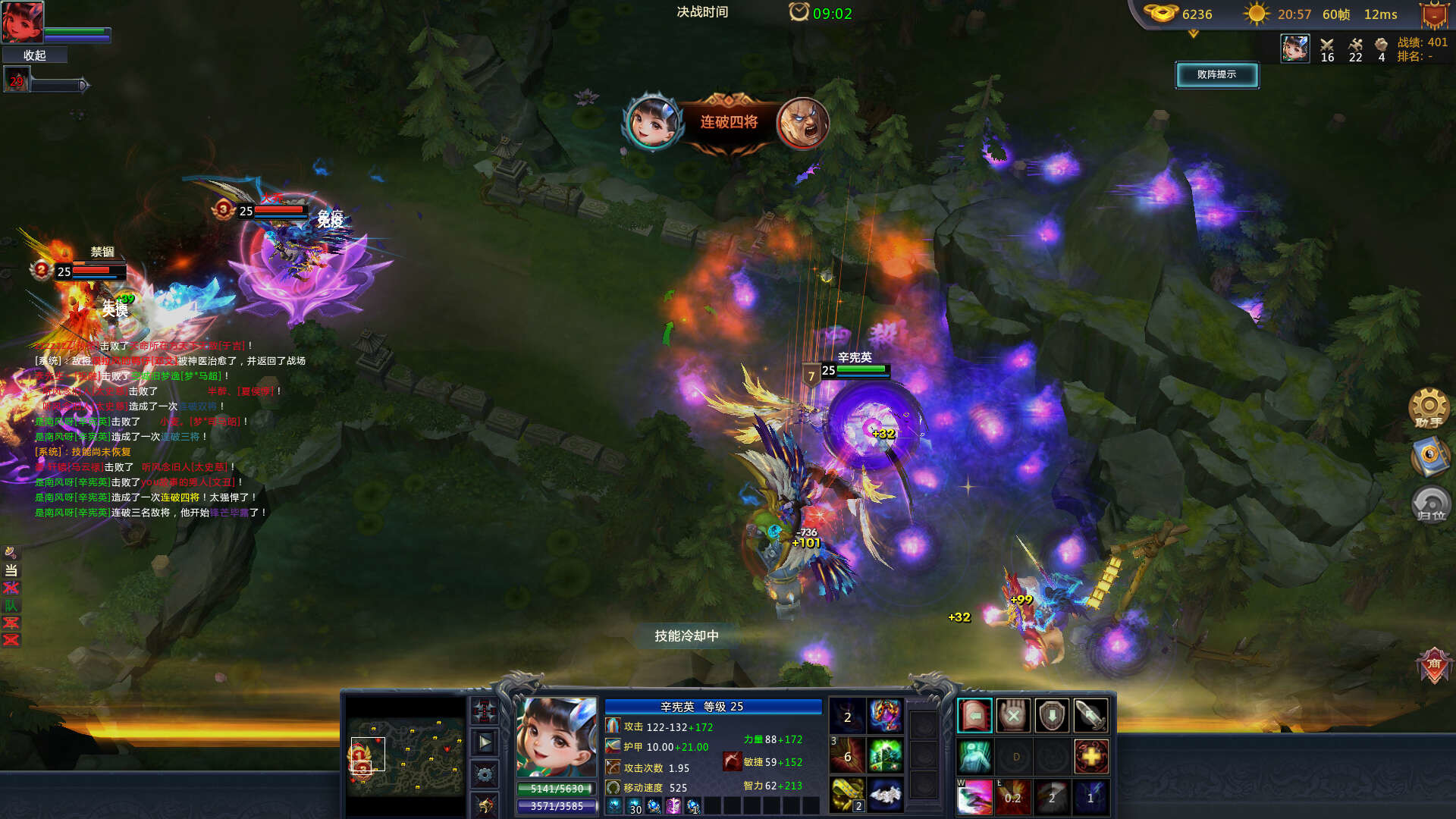The height and width of the screenshot is (819, 1456).
Task: Collapse the chat log with 收起
Action: pos(34,55)
